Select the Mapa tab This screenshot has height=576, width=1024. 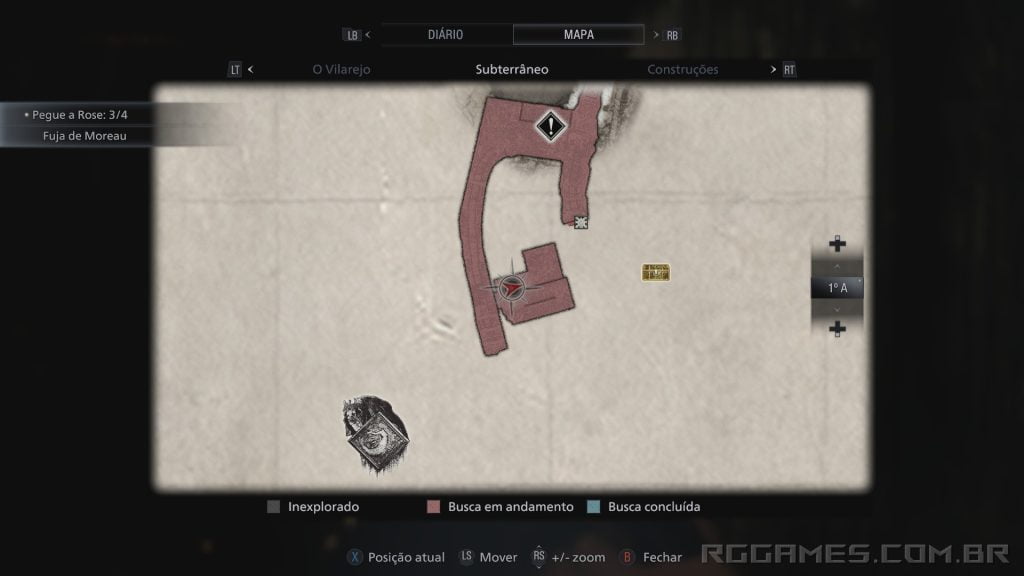click(578, 34)
